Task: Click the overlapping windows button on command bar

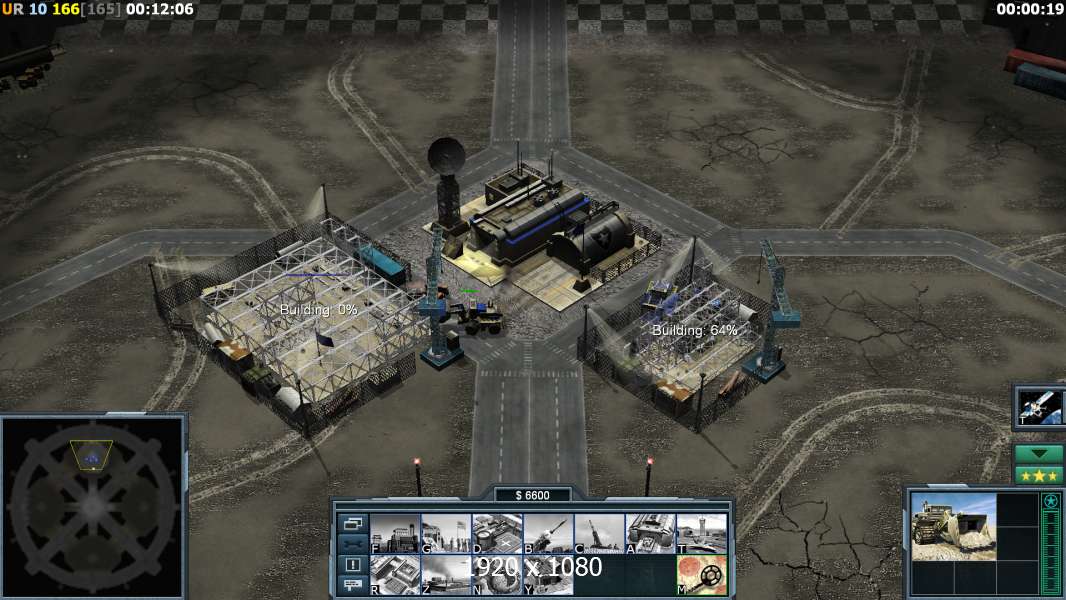Action: (x=352, y=523)
